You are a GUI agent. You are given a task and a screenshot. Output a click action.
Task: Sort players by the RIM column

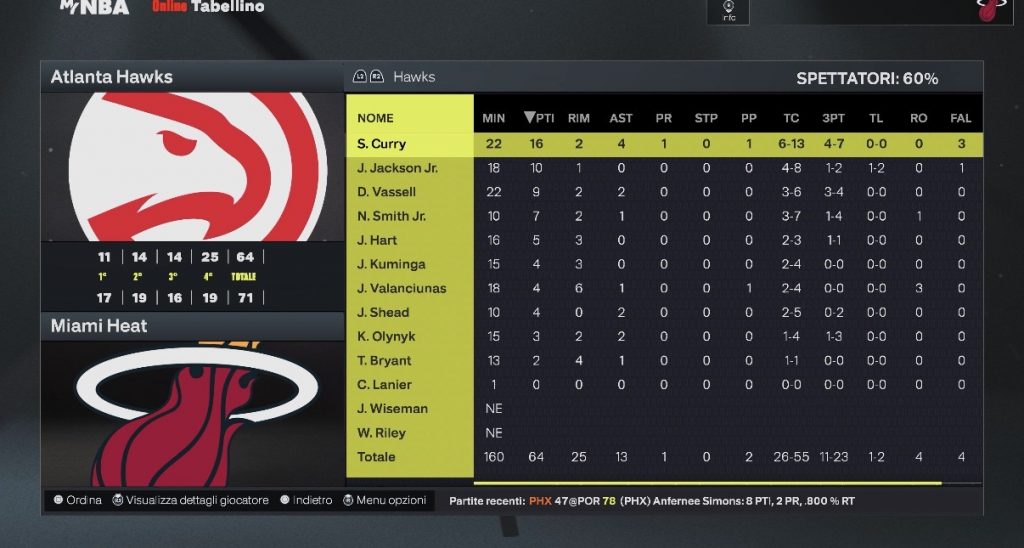(579, 118)
